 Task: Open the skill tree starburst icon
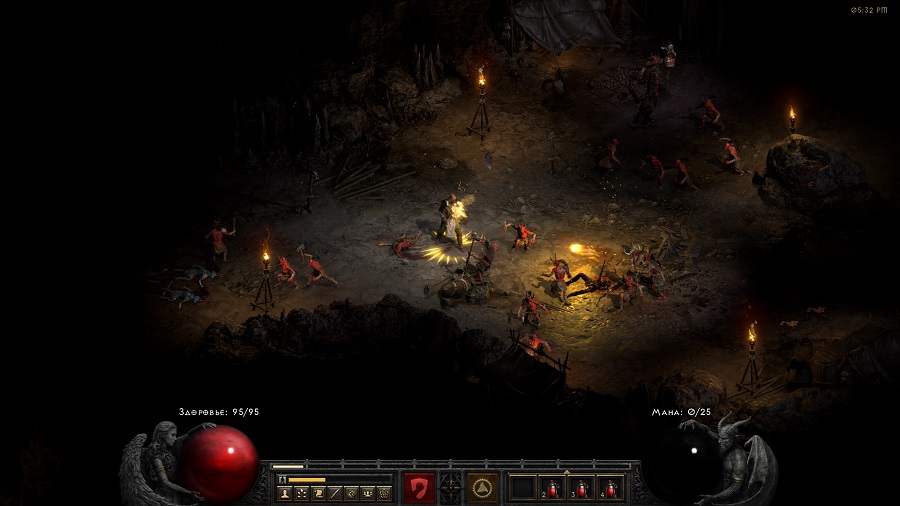pos(301,493)
